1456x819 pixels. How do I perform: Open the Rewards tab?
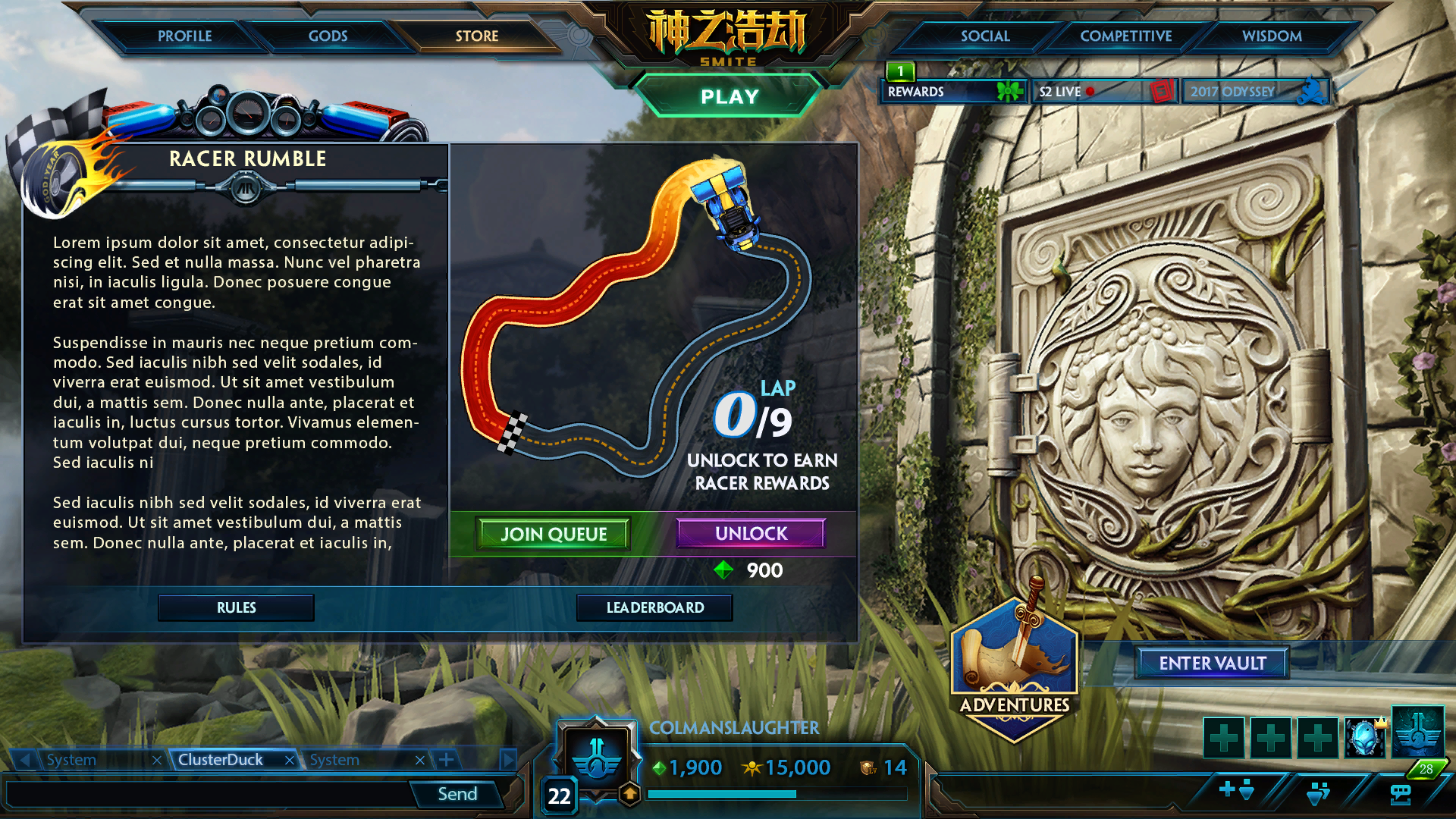952,92
